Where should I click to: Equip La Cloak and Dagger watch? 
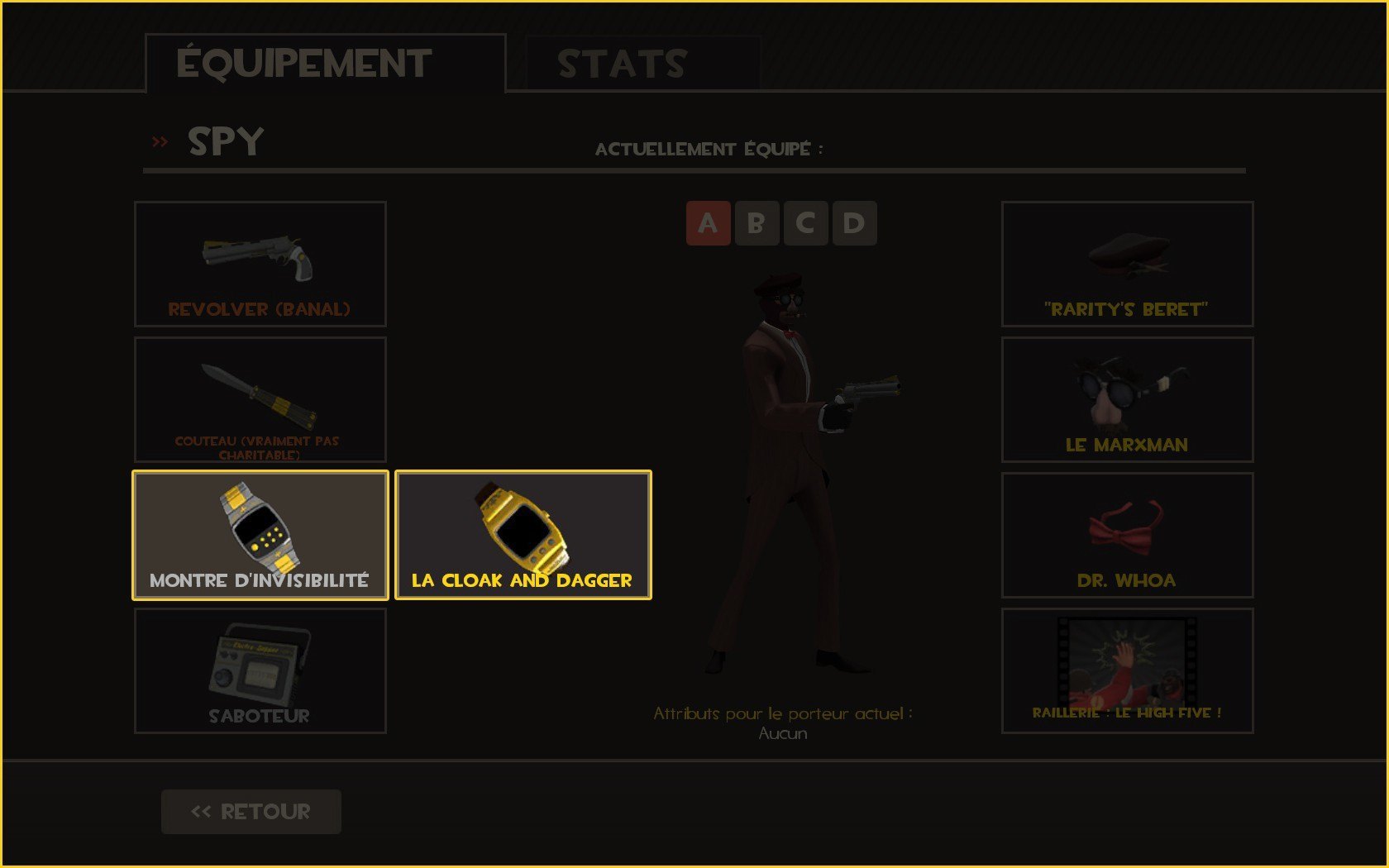(x=523, y=535)
